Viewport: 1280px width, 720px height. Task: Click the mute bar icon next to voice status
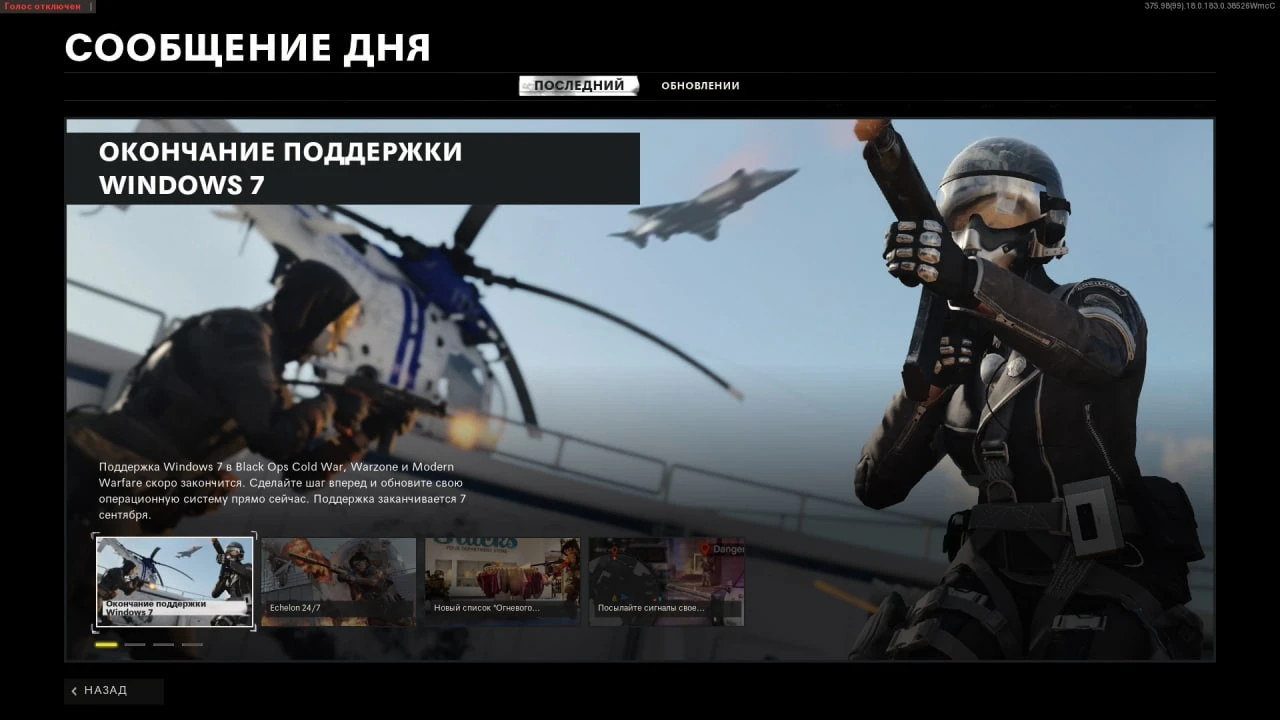click(93, 6)
